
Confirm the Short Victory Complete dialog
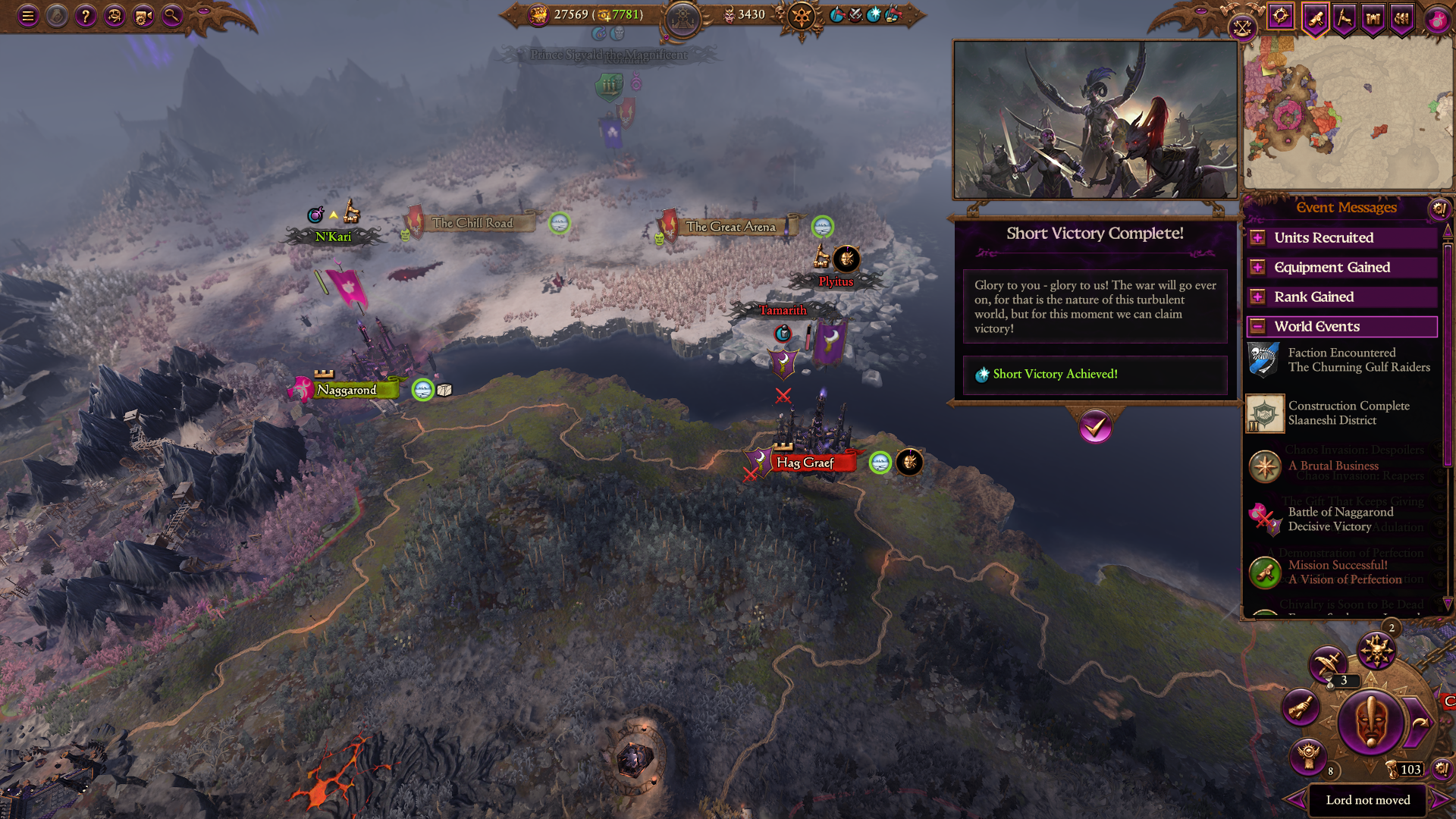coord(1095,428)
